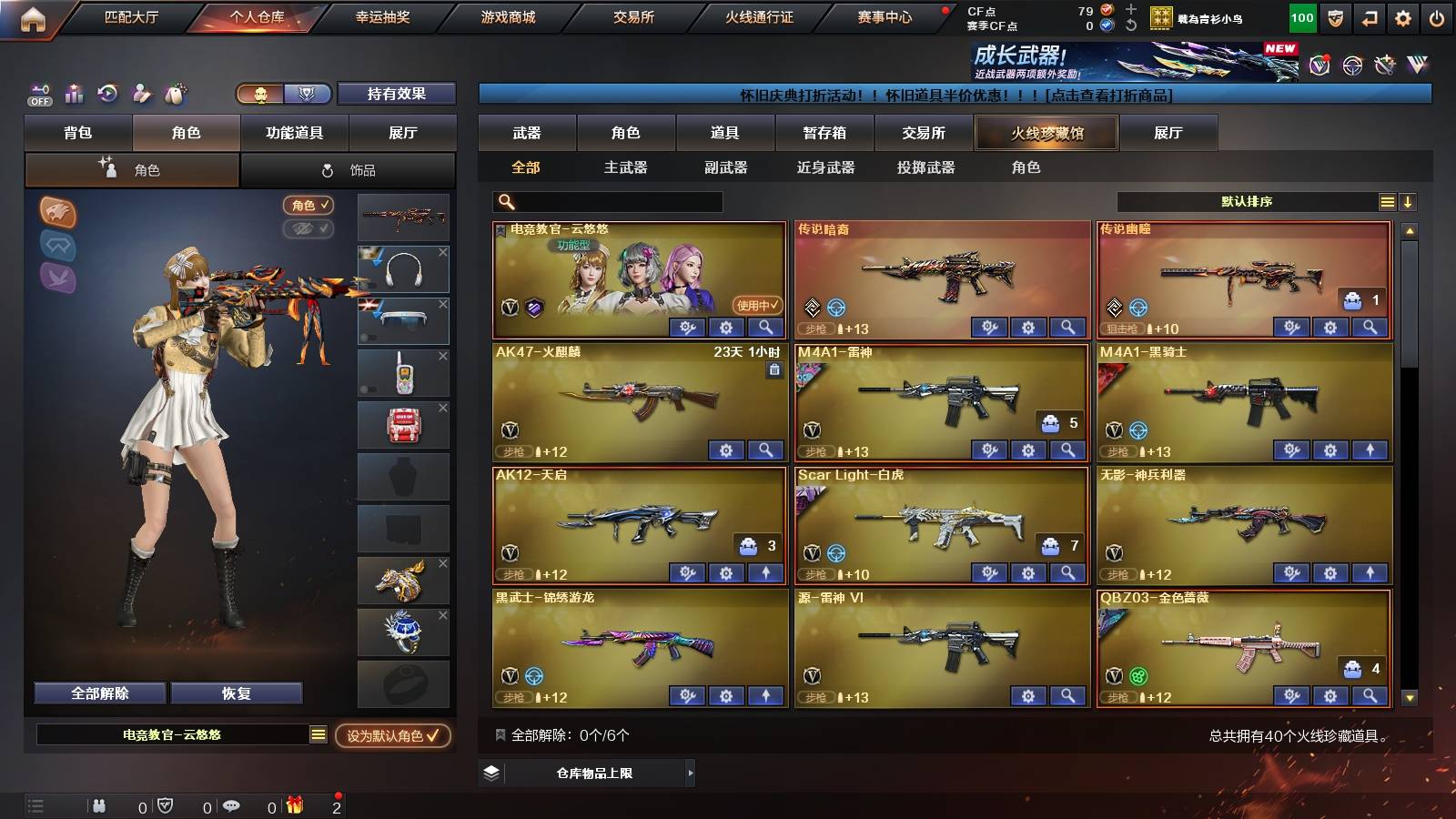Open the magnifier preview on the 传说暗商 weapon card
Screen dimensions: 1456x819
[x=1067, y=327]
